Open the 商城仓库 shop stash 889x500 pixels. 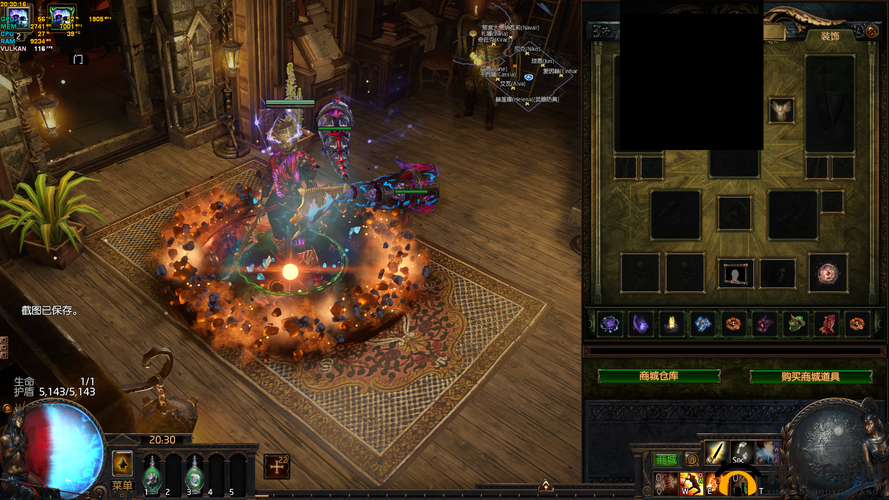(659, 376)
